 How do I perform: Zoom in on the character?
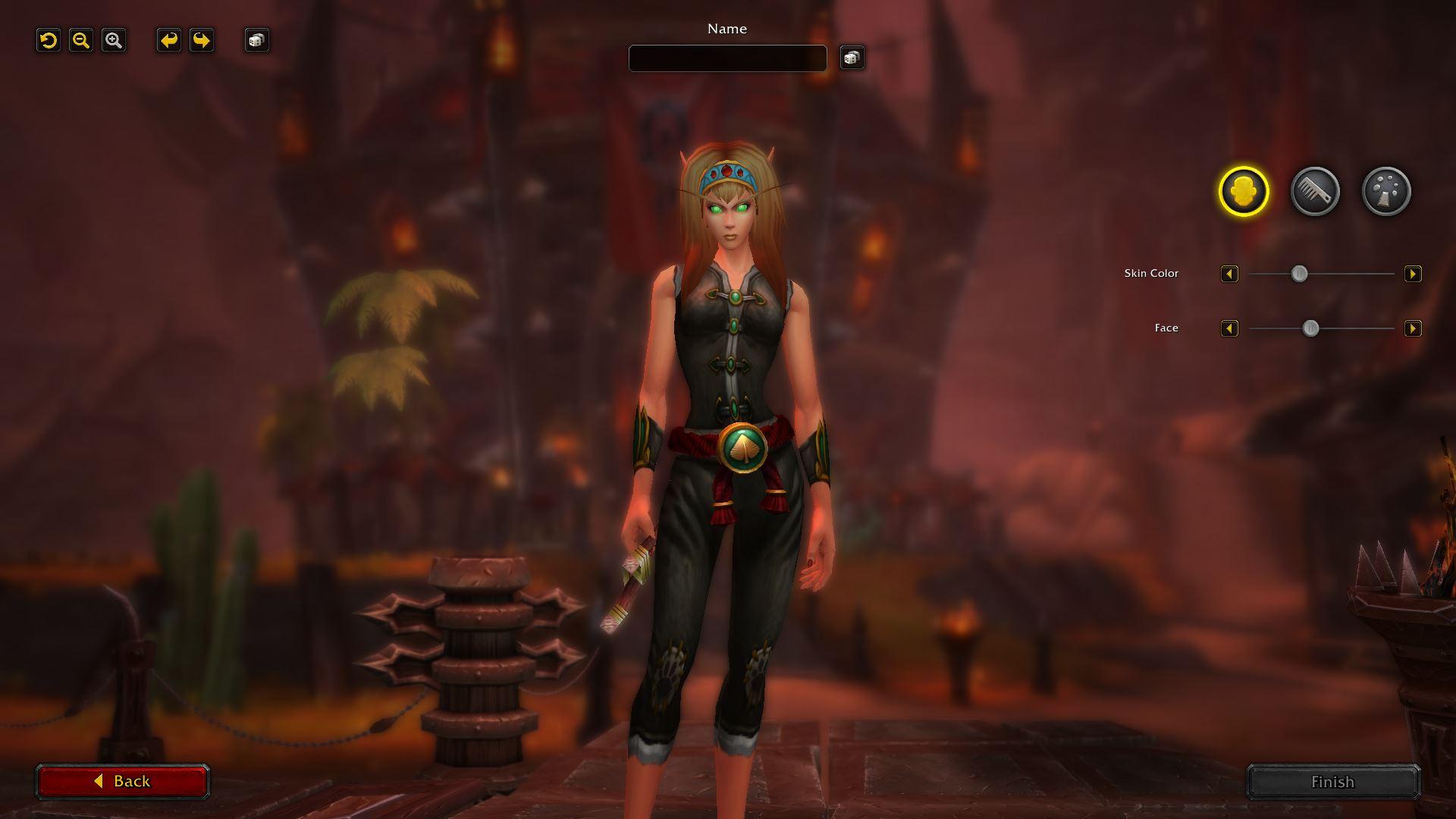click(x=114, y=40)
